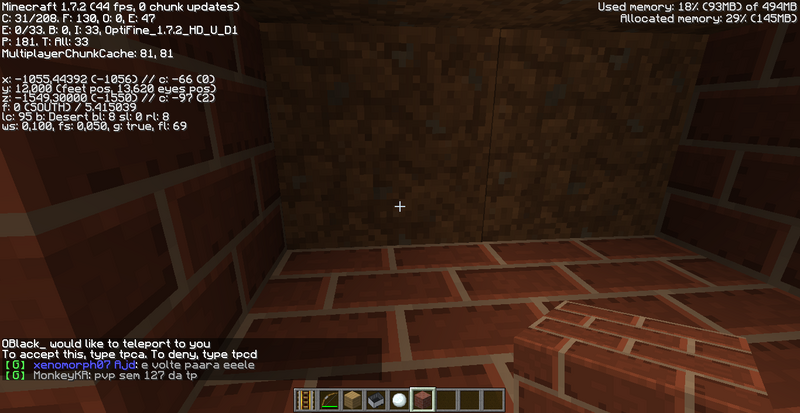Choose the wooden planks block slot
Viewport: 800px width, 413px height.
[x=352, y=400]
